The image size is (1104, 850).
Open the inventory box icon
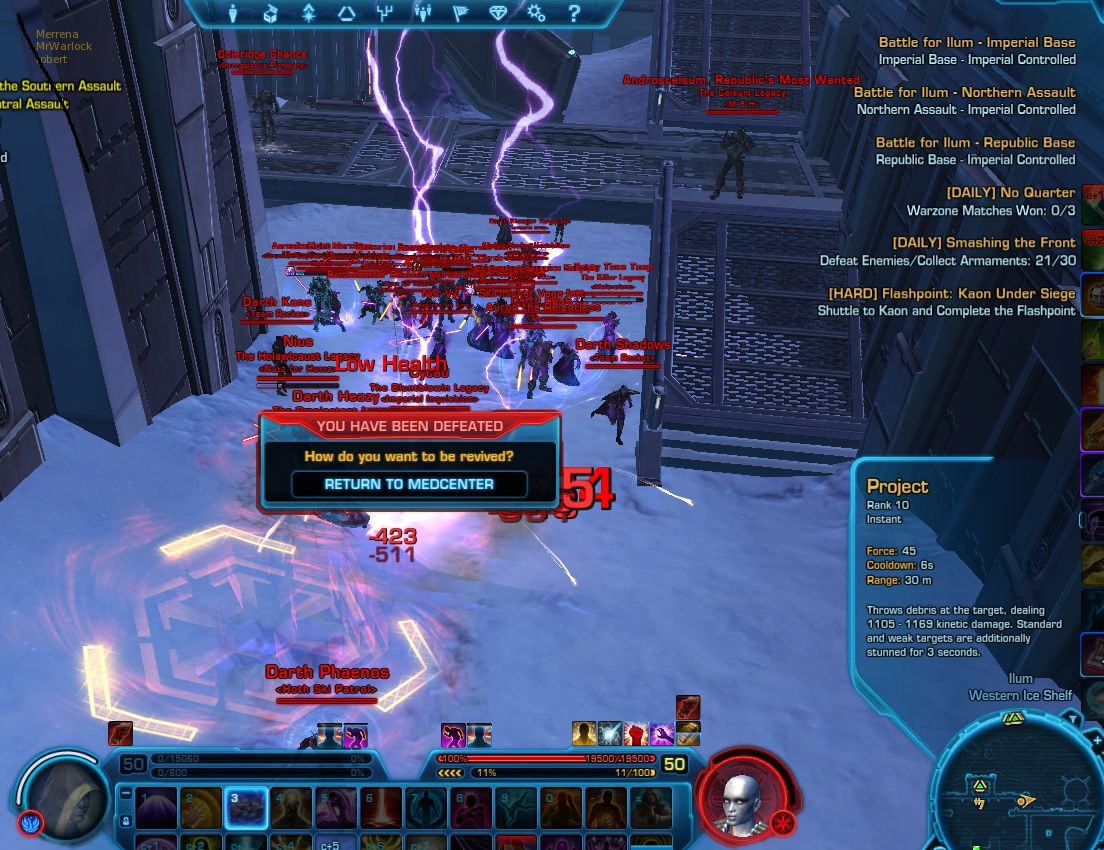click(270, 14)
